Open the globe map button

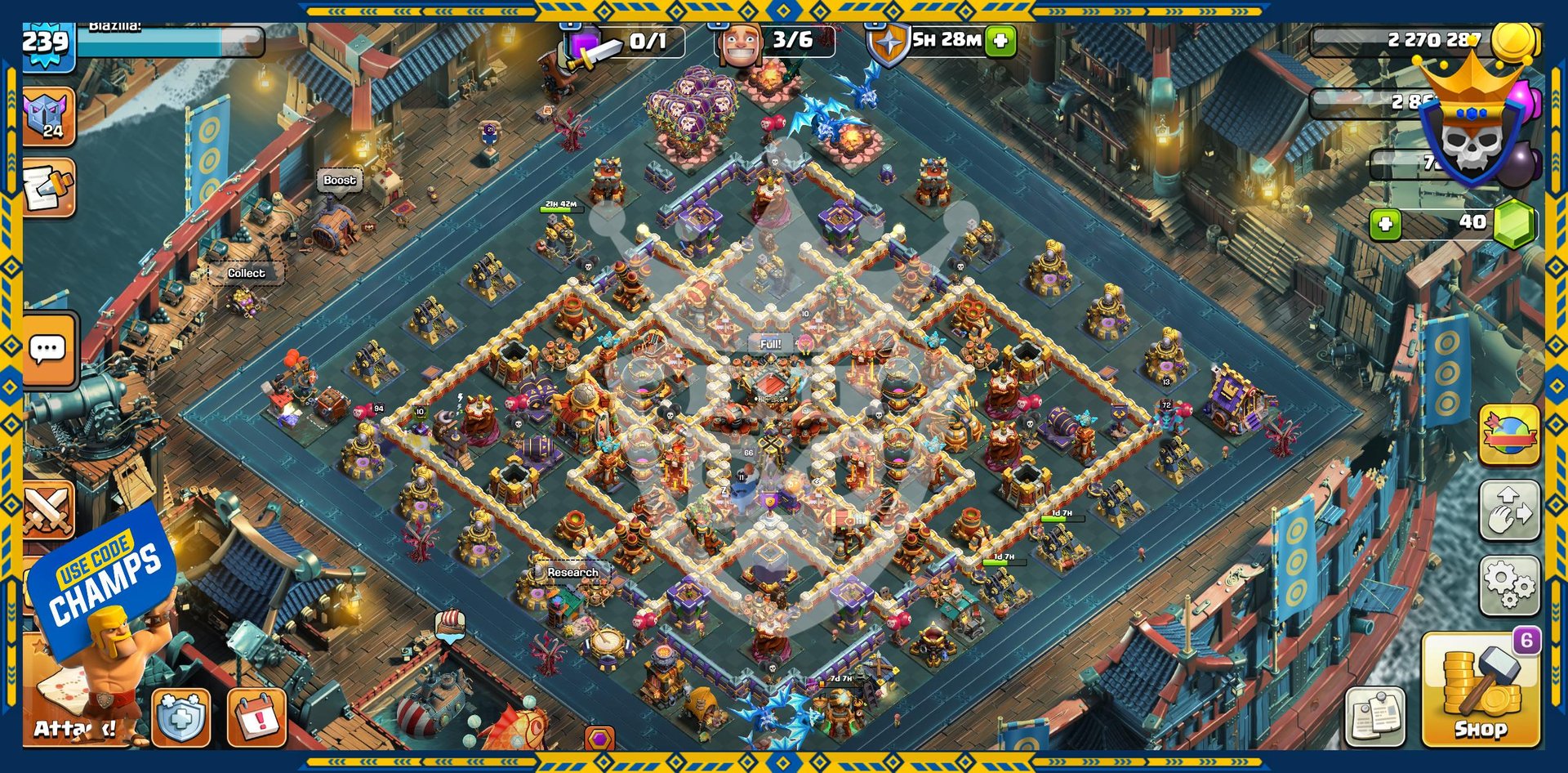[x=1509, y=435]
